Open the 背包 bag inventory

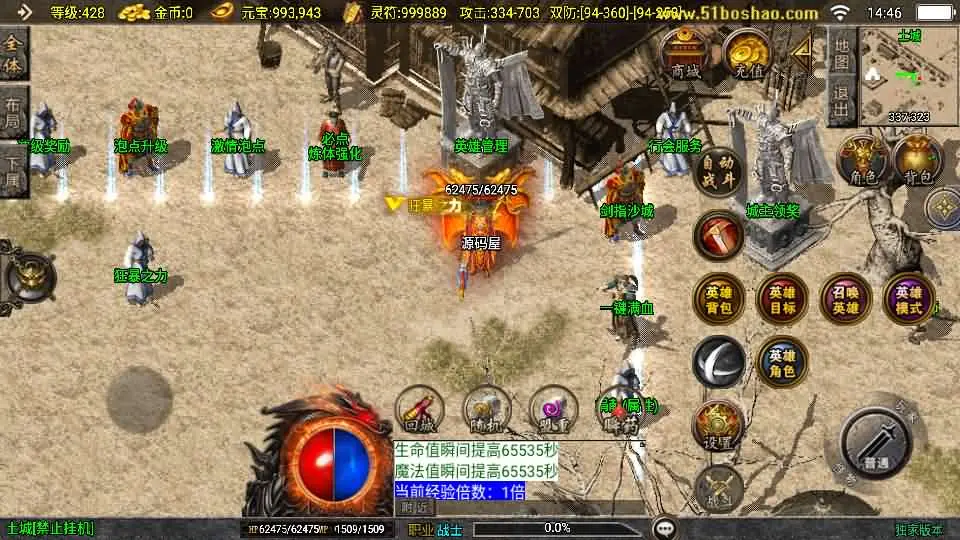917,162
